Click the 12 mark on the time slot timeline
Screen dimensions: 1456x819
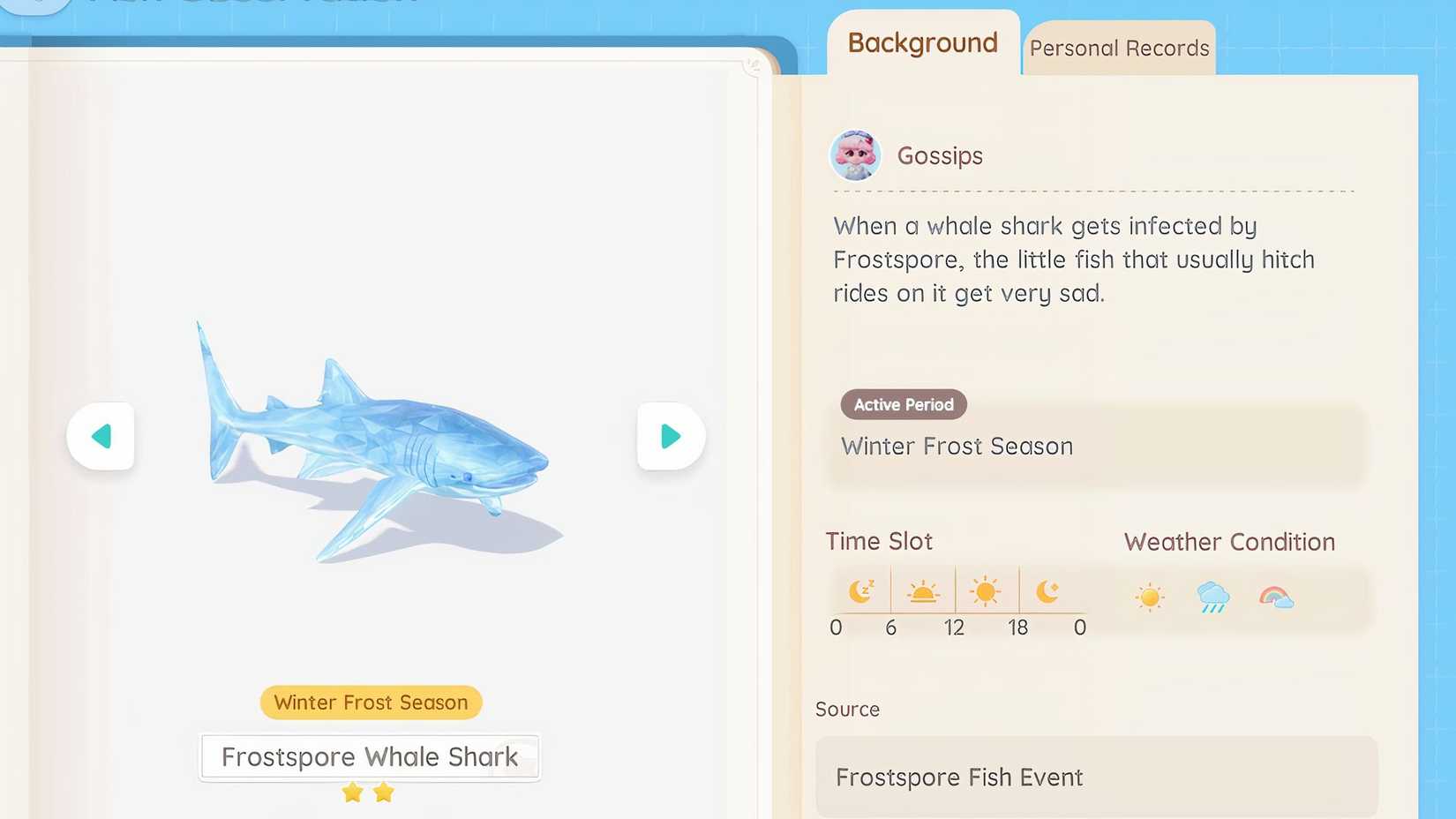954,627
